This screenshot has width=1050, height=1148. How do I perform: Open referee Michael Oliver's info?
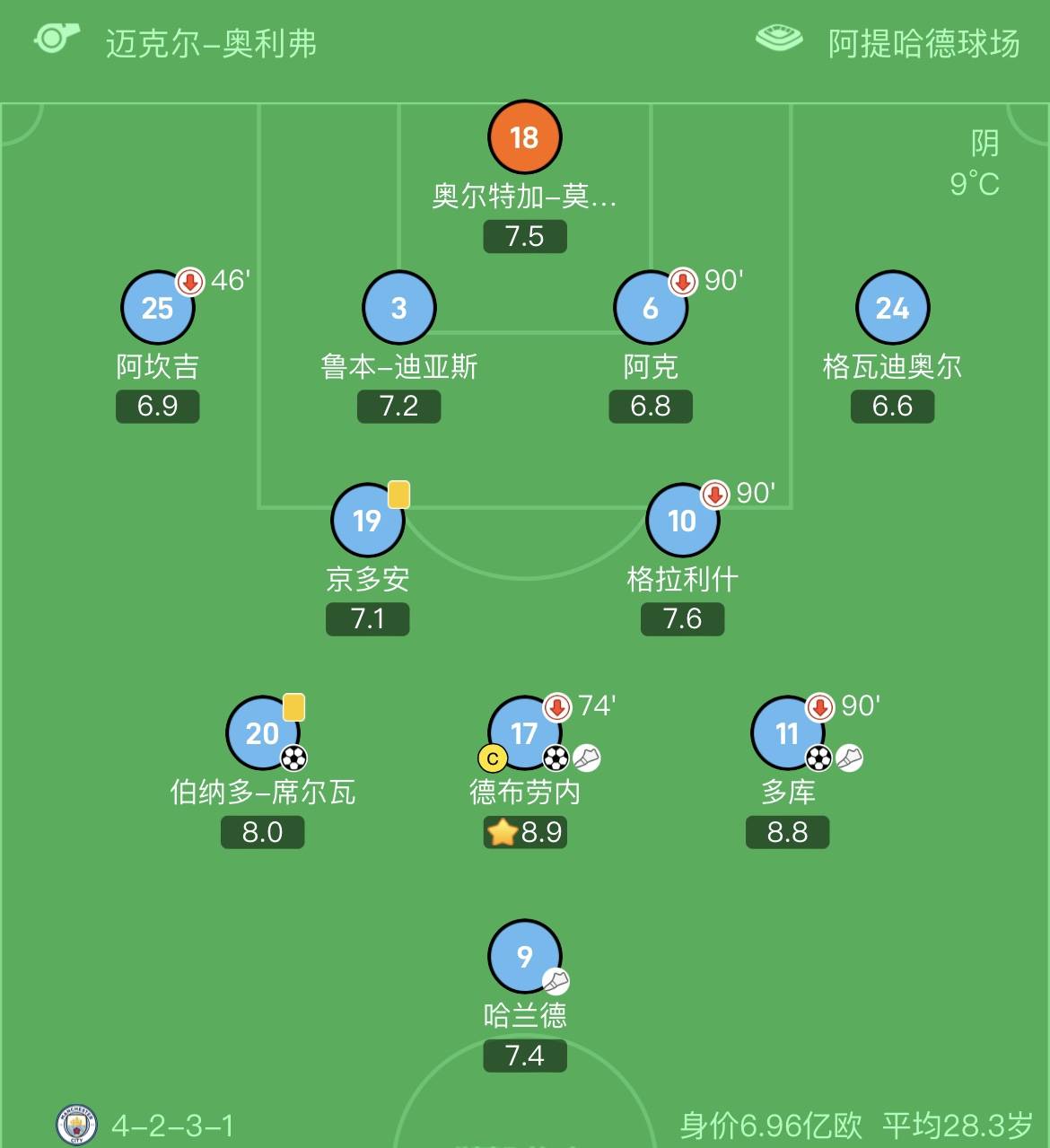pyautogui.click(x=210, y=43)
